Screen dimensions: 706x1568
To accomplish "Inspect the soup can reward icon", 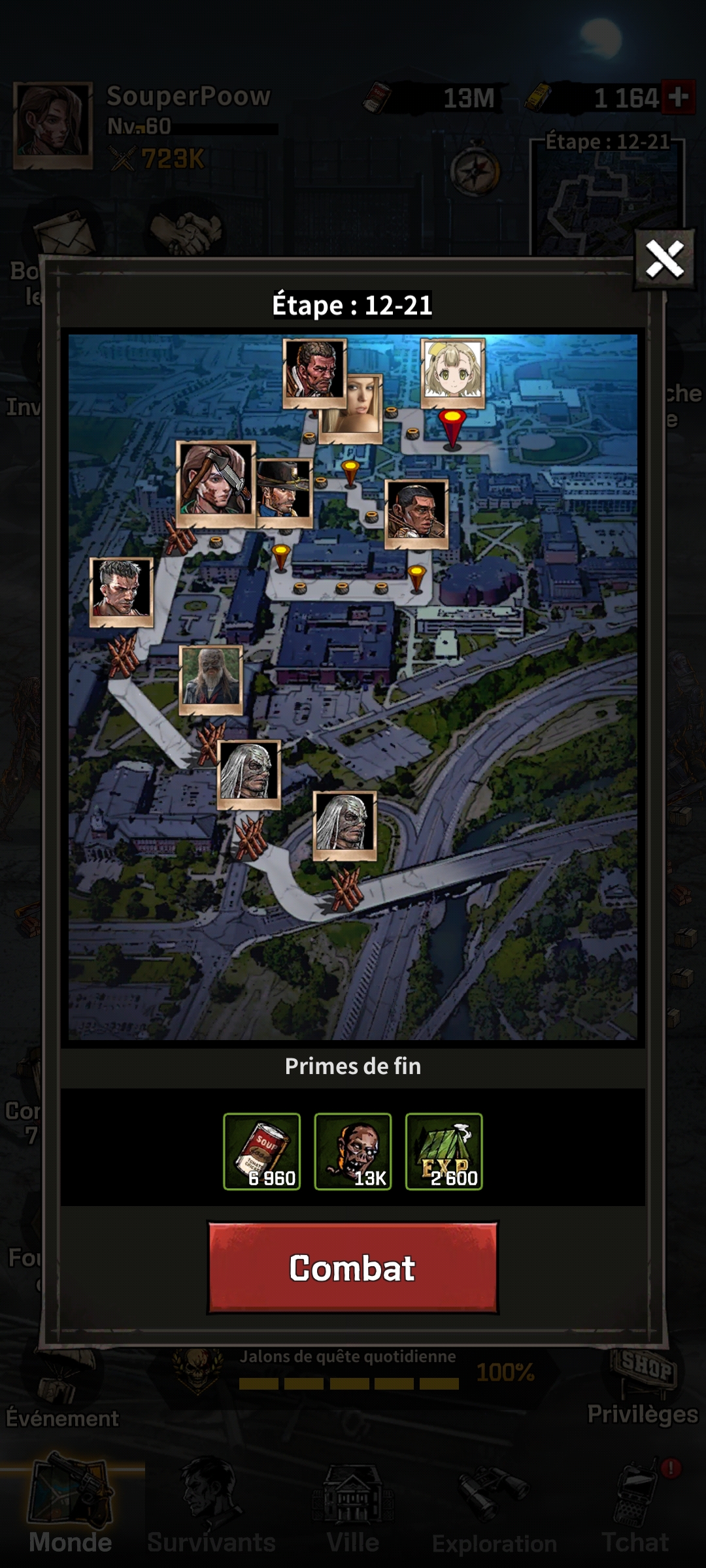I will click(x=261, y=1151).
